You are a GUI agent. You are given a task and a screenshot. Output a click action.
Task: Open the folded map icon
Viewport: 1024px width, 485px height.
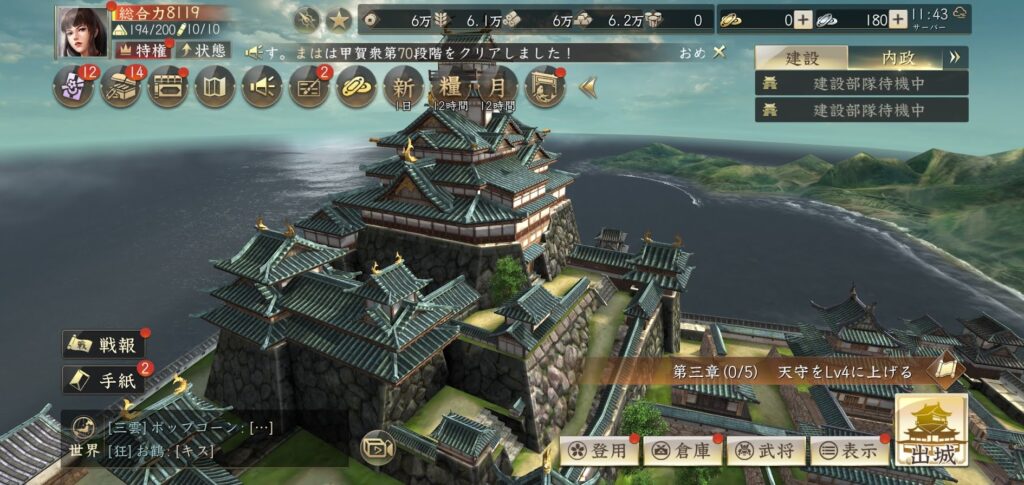click(215, 88)
